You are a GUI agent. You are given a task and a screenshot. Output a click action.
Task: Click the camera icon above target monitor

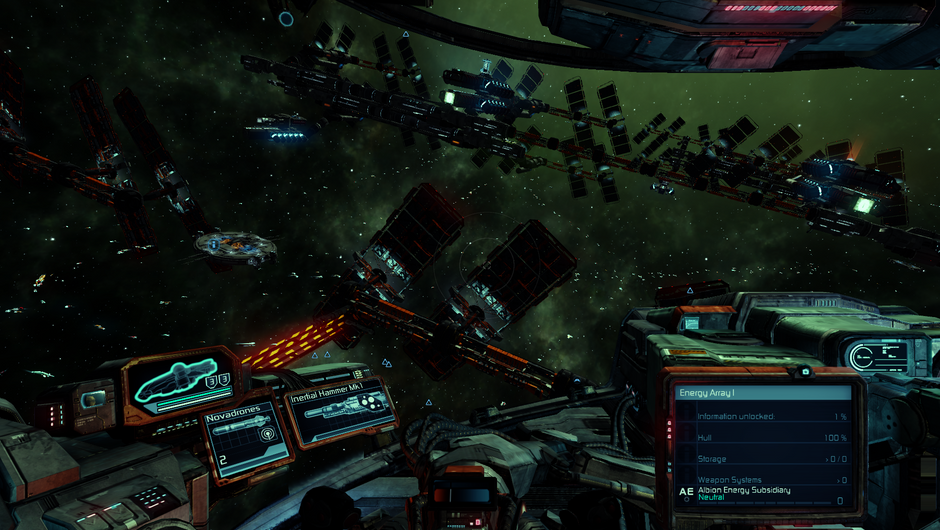805,372
